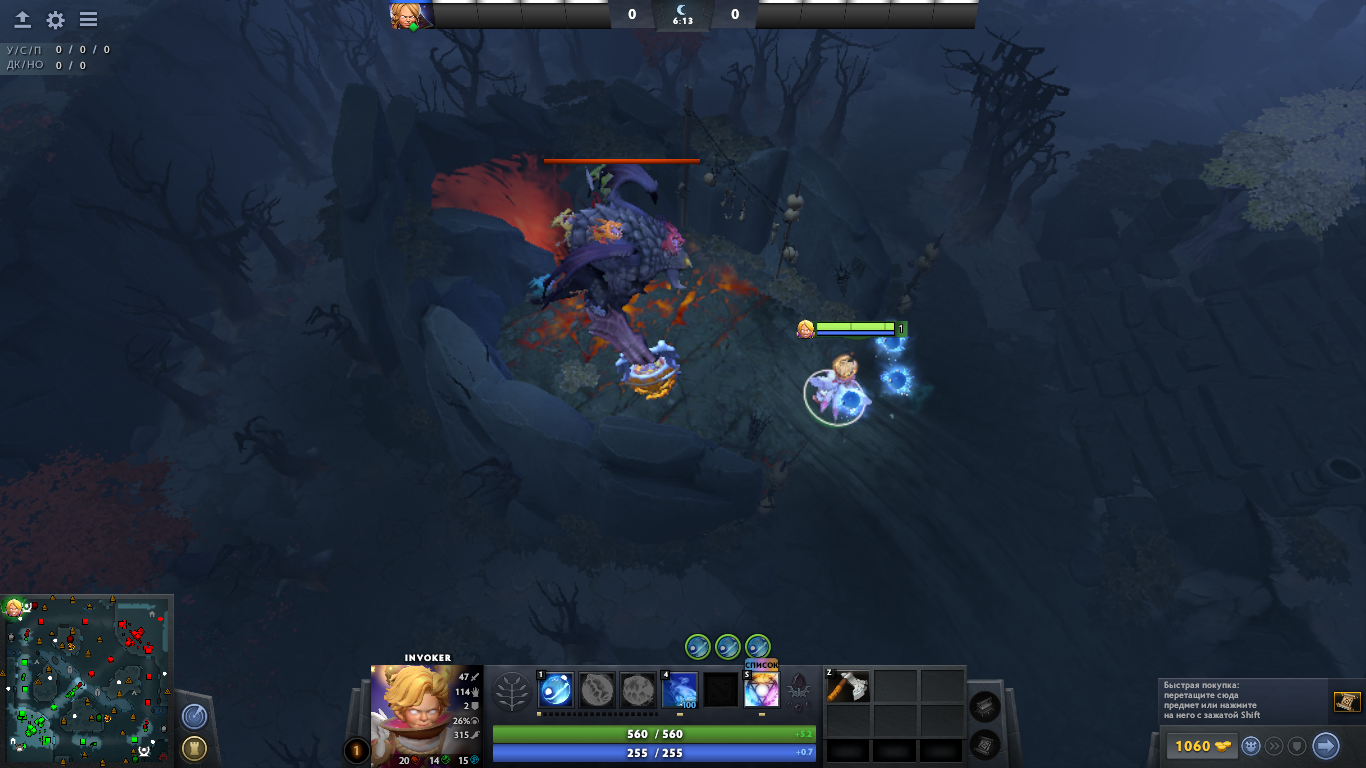Click the Town Portal Scroll quick-buy icon

click(x=1347, y=702)
